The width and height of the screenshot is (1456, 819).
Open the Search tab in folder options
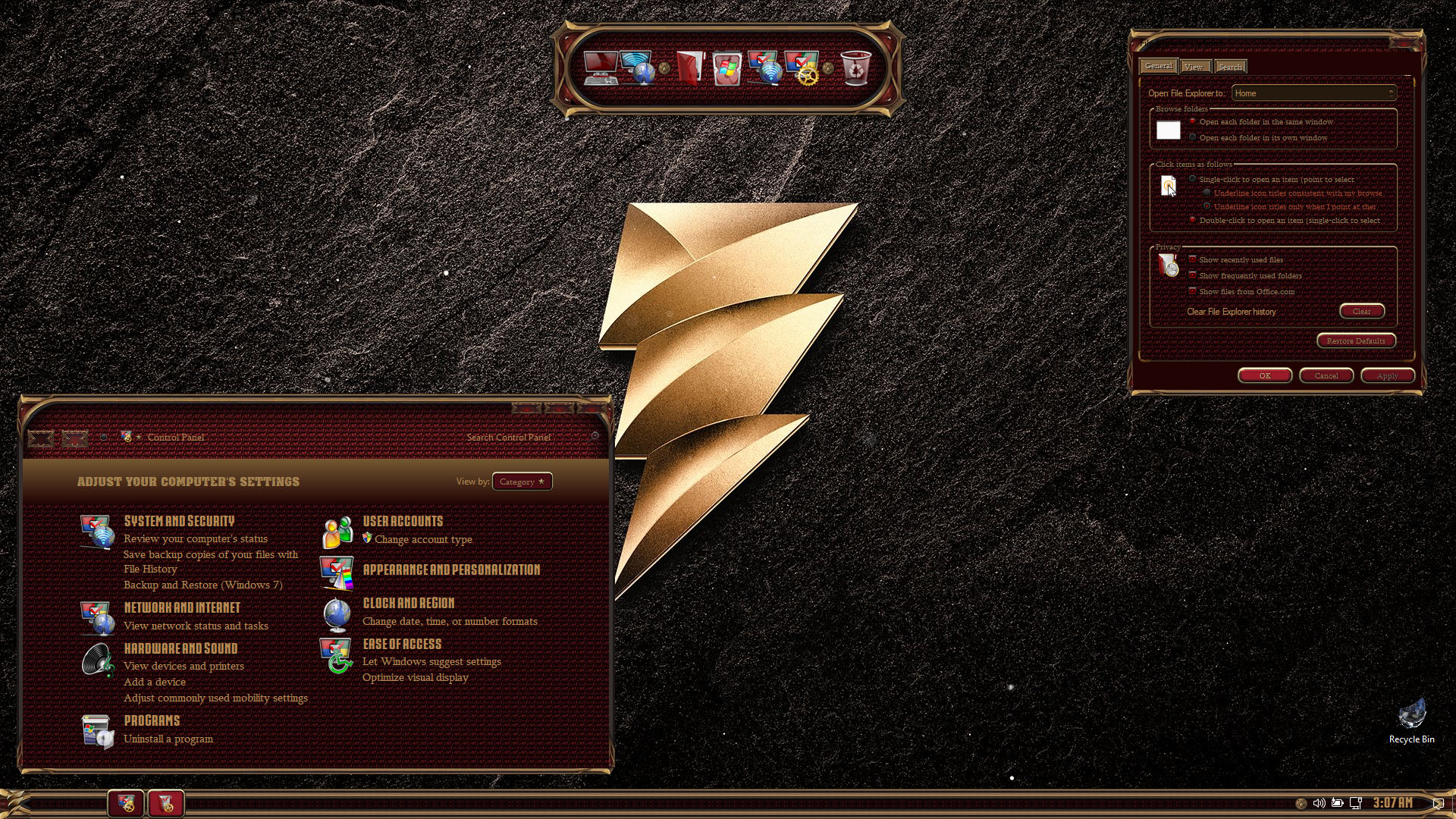point(1230,67)
